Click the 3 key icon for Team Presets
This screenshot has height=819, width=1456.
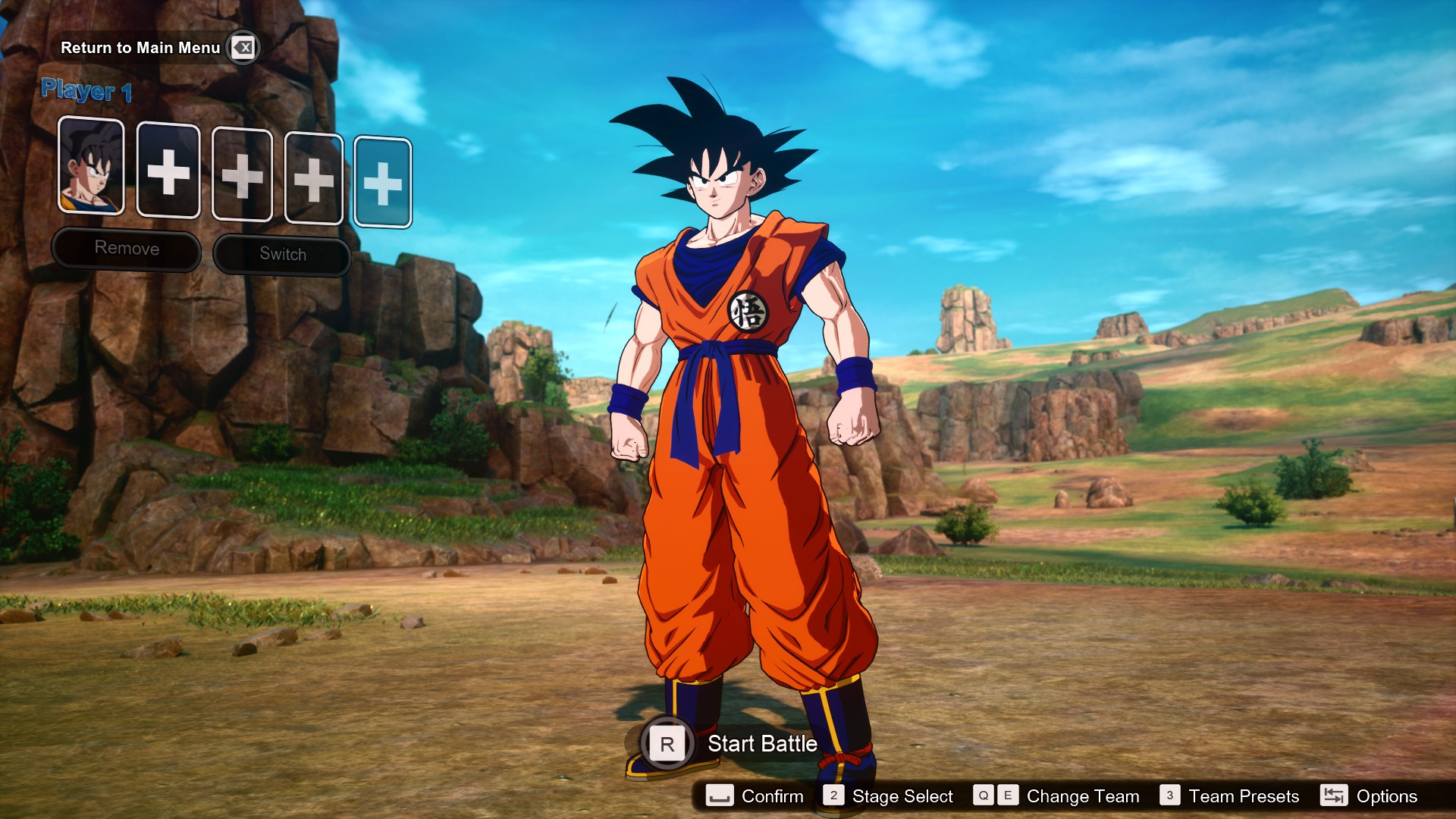click(1169, 796)
